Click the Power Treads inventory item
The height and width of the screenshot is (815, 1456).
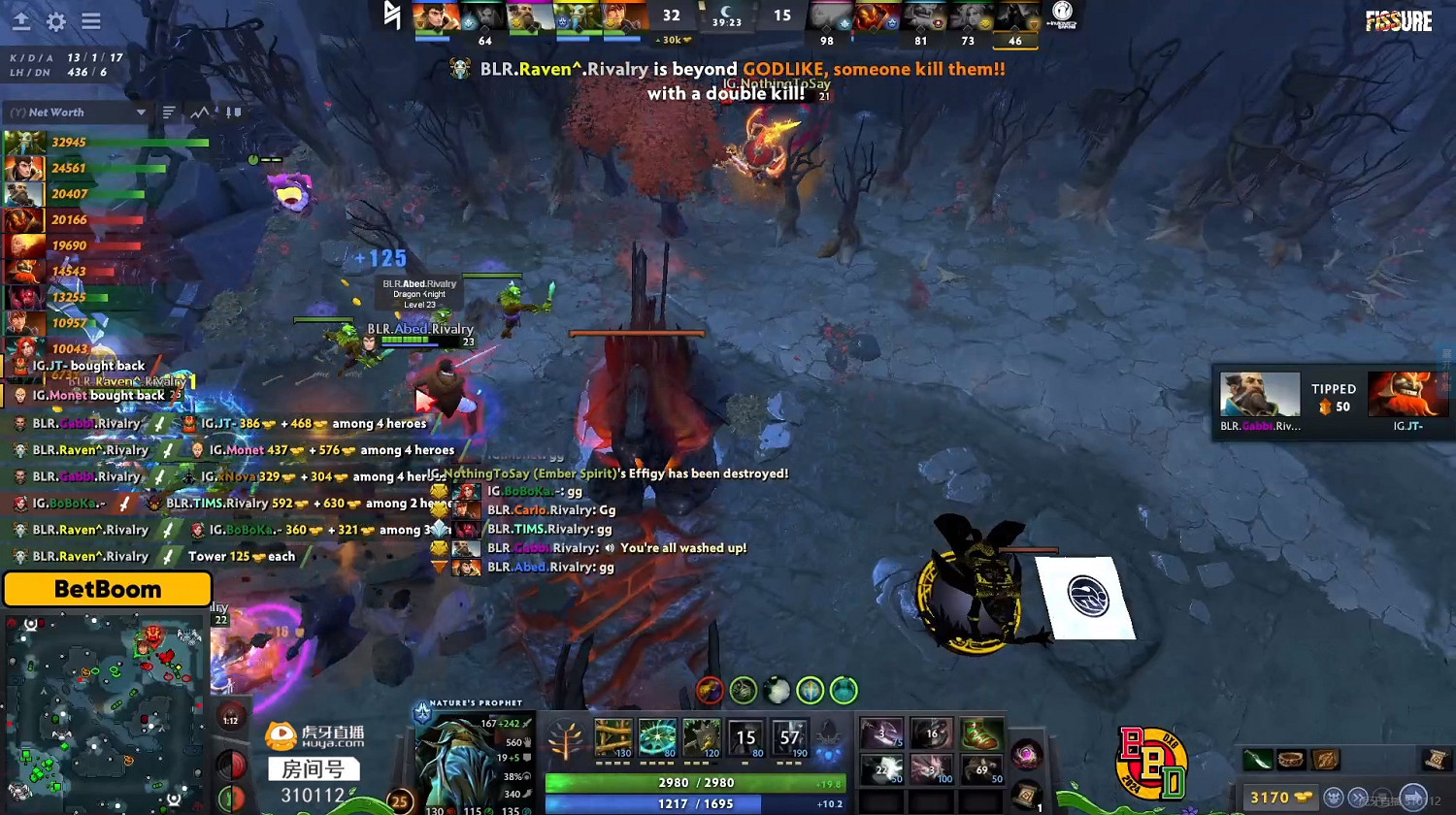tap(980, 733)
